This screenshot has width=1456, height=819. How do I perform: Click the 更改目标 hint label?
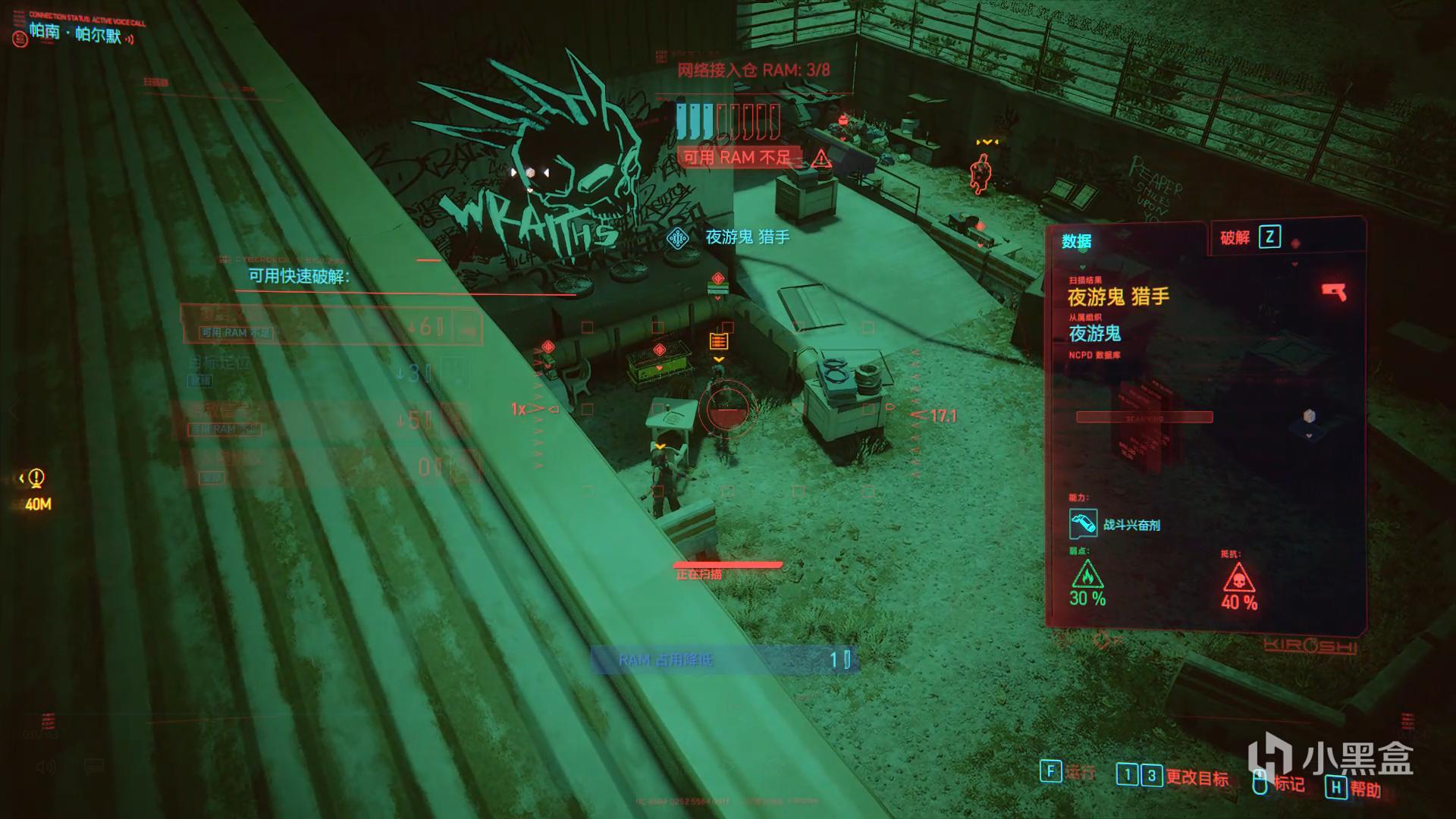(1197, 777)
